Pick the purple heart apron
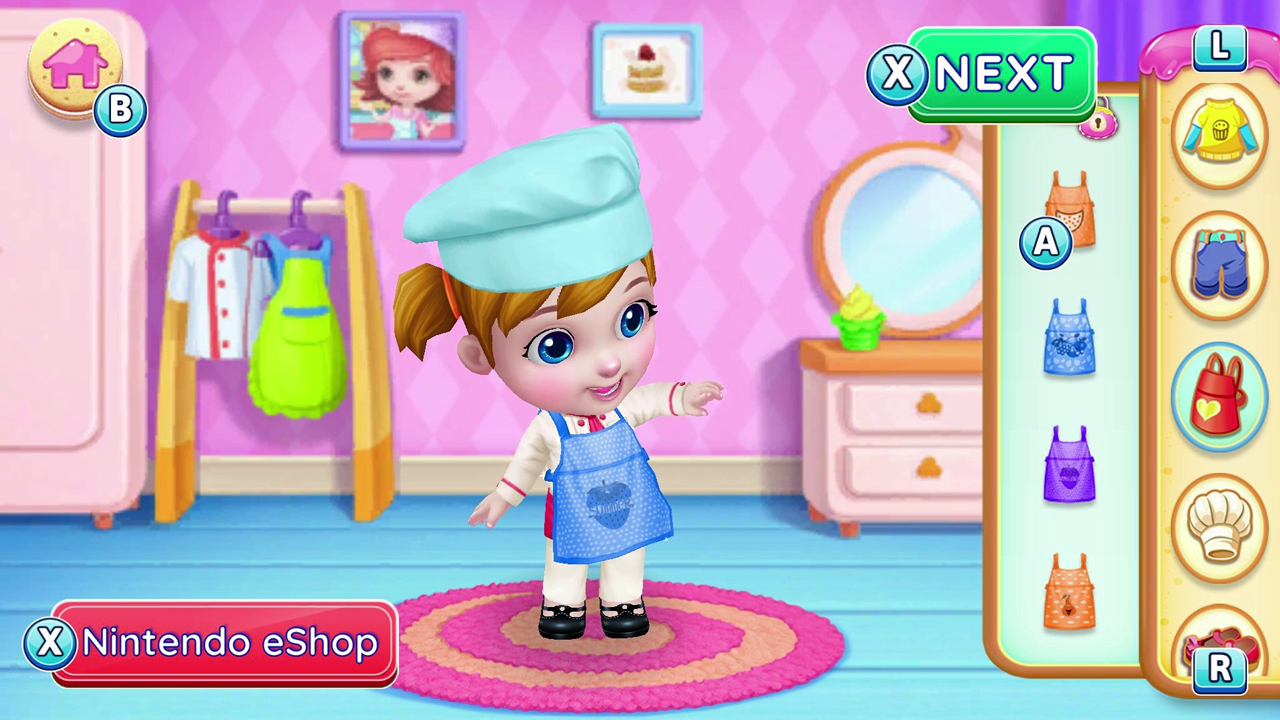The image size is (1280, 720). pyautogui.click(x=1068, y=465)
